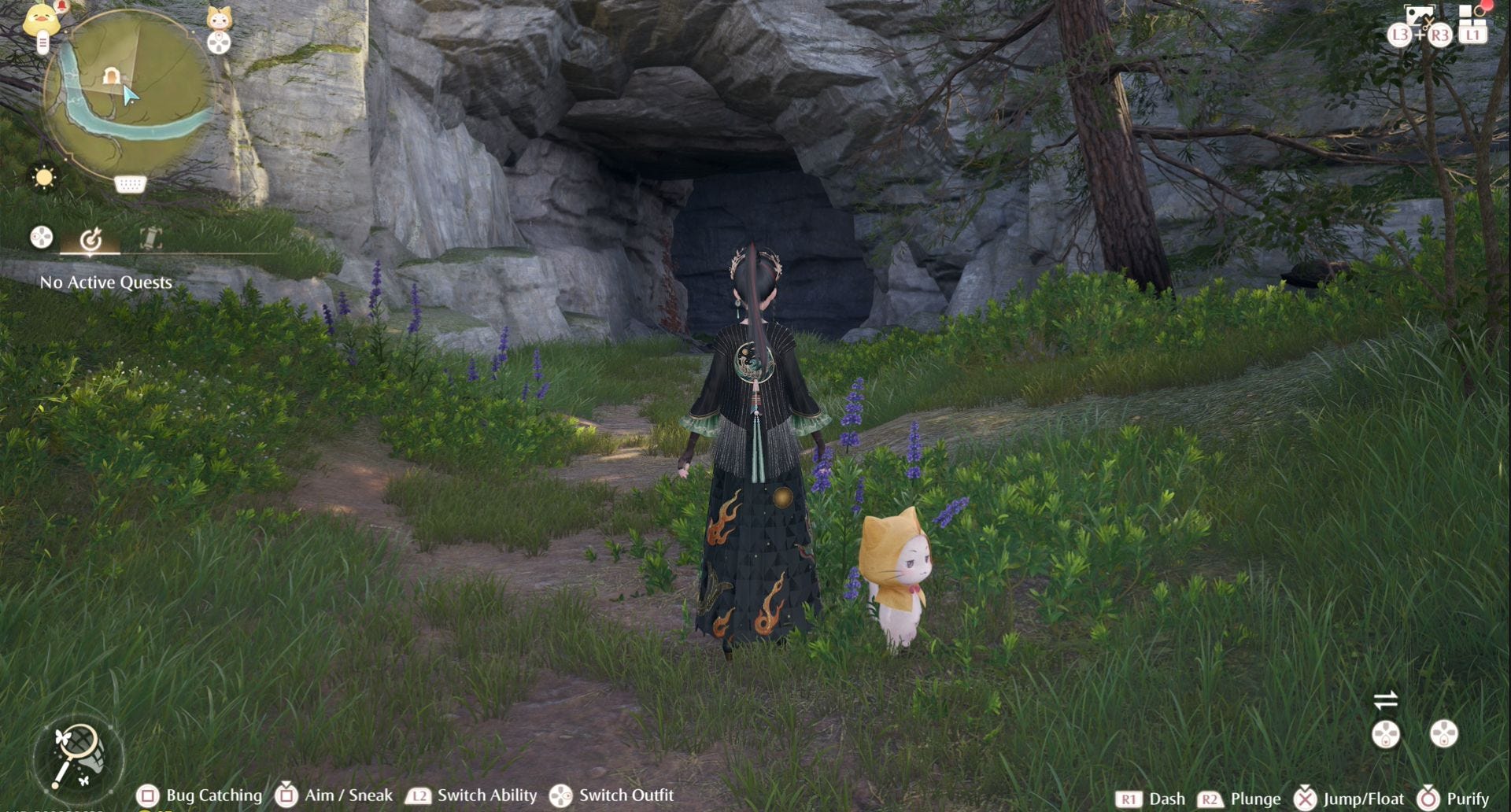Viewport: 1511px width, 812px height.
Task: Open the photo camera mode icon
Action: [1419, 15]
